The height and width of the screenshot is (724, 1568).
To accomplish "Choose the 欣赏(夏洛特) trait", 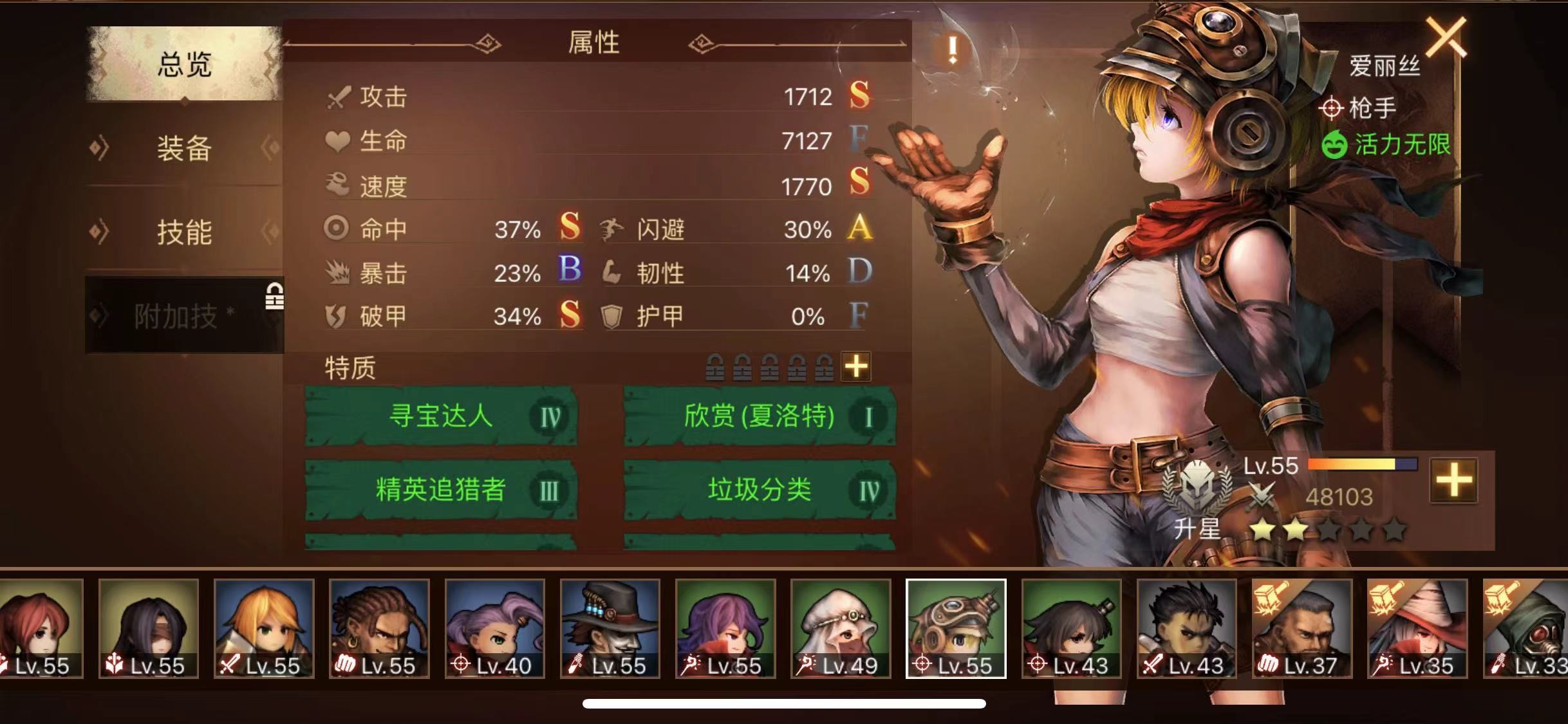I will [760, 416].
